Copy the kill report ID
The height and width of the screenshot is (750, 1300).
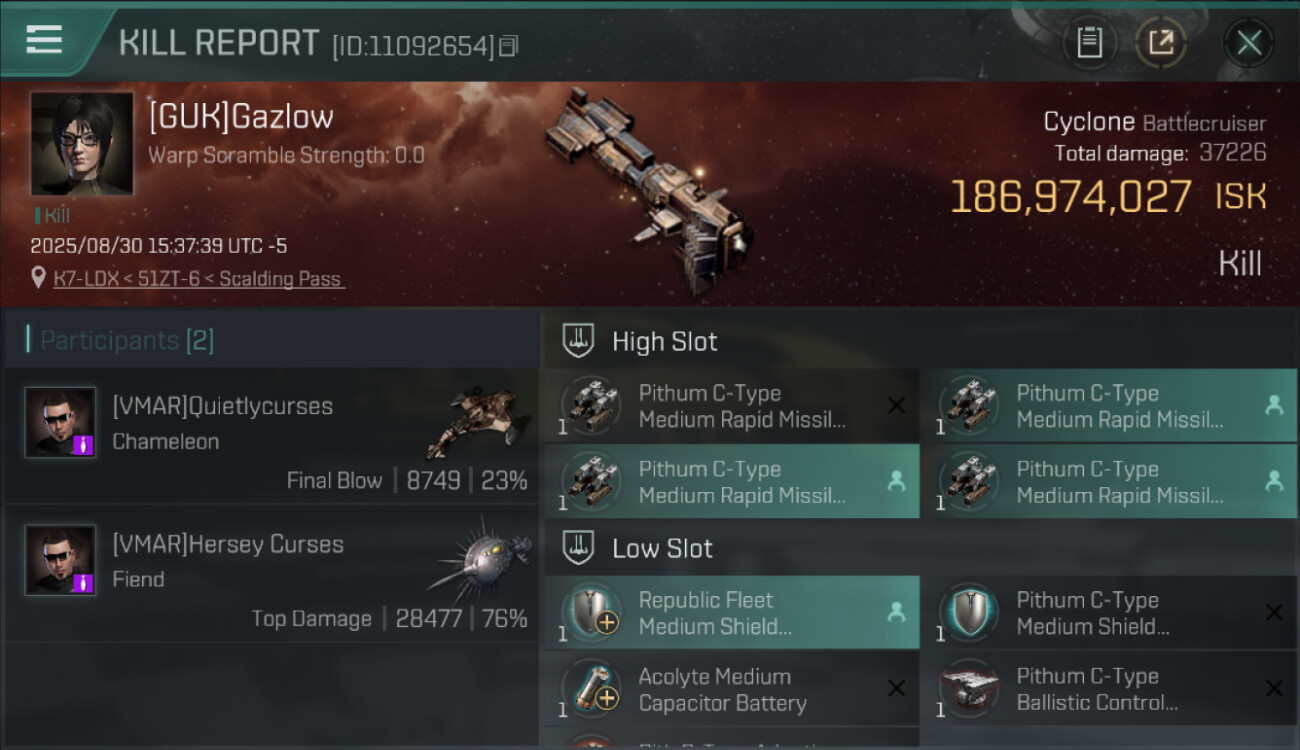click(x=509, y=46)
